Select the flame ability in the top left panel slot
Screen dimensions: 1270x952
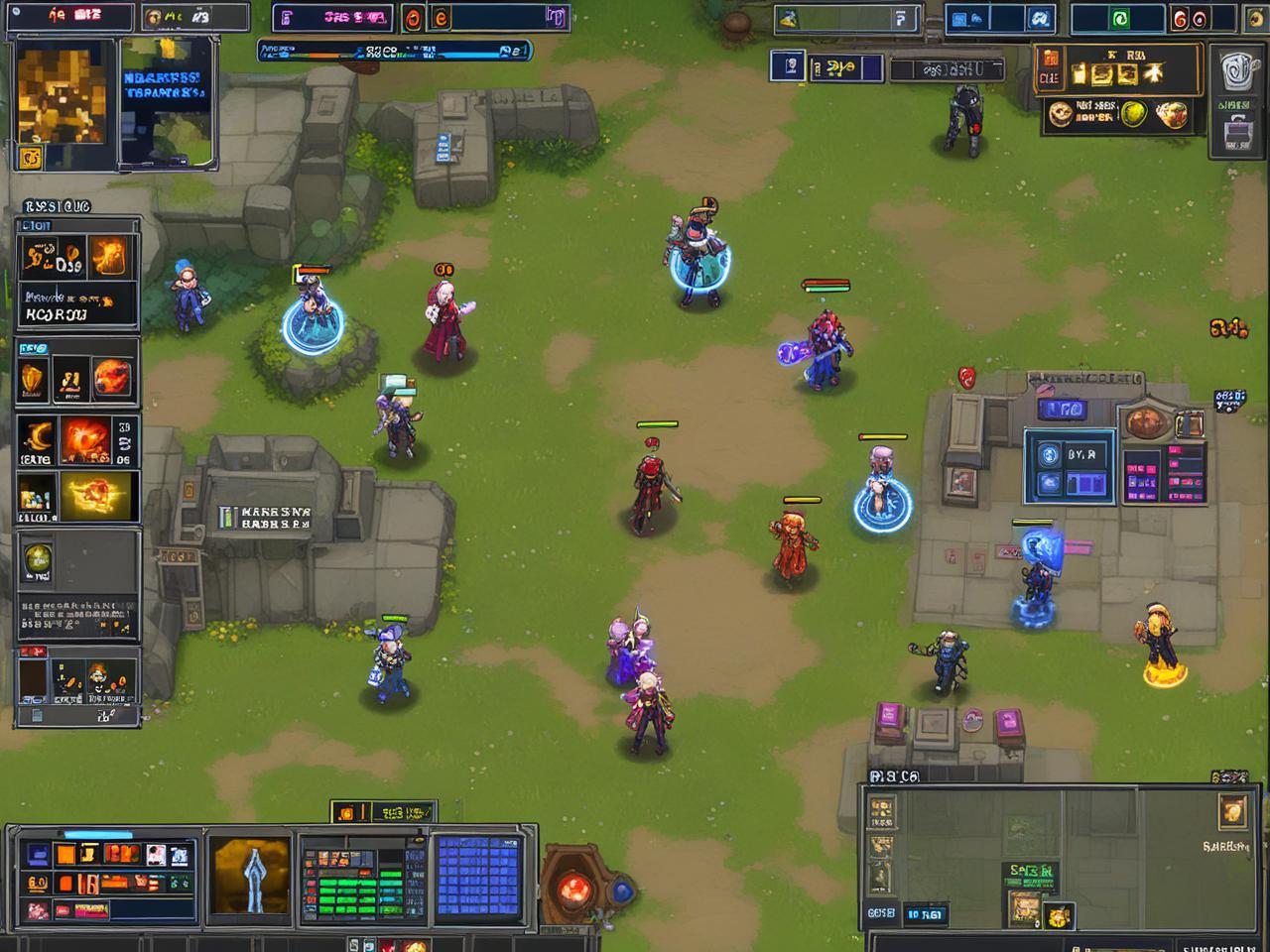tap(109, 259)
